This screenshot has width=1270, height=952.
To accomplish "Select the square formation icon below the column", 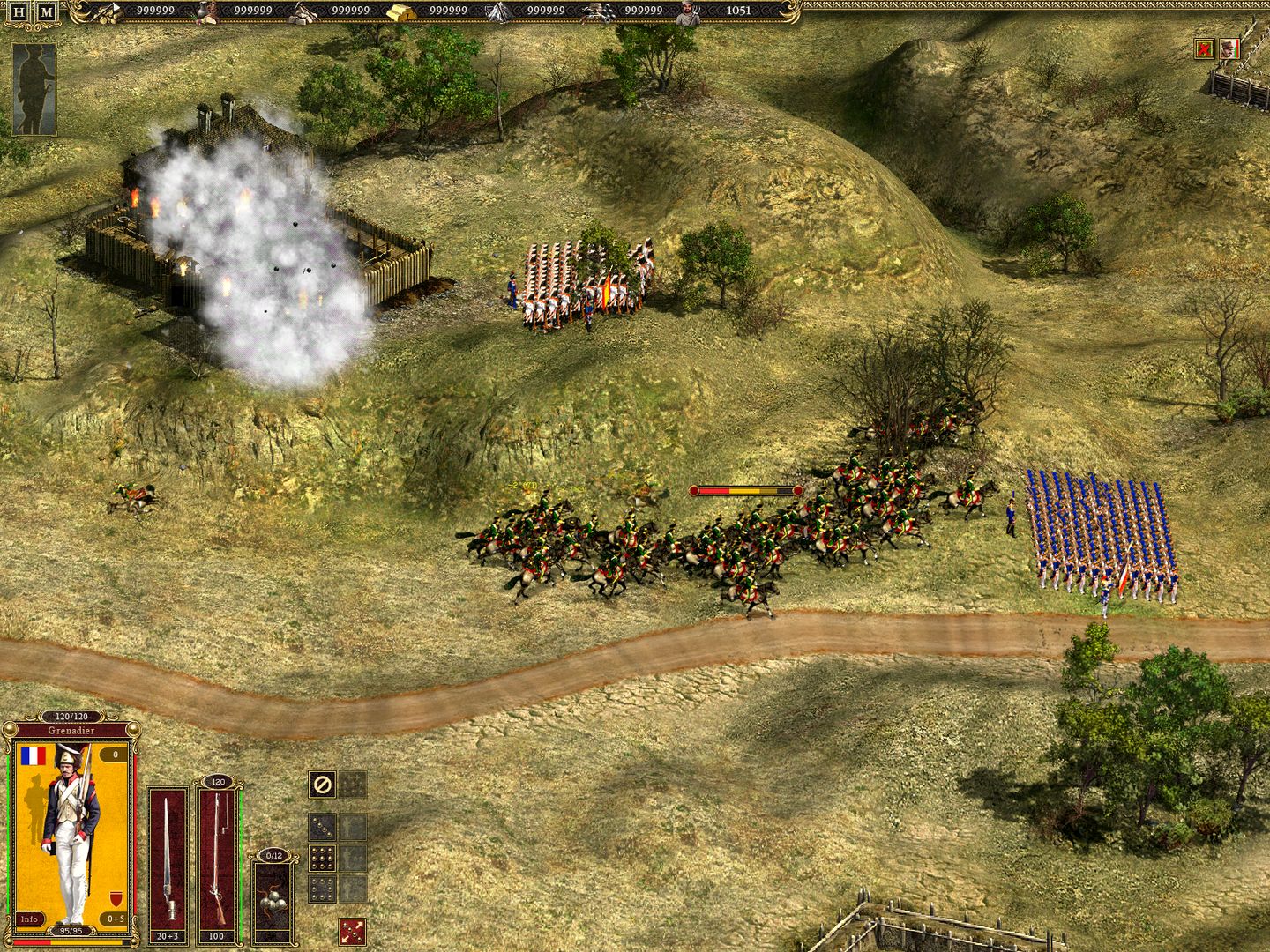I will point(321,889).
